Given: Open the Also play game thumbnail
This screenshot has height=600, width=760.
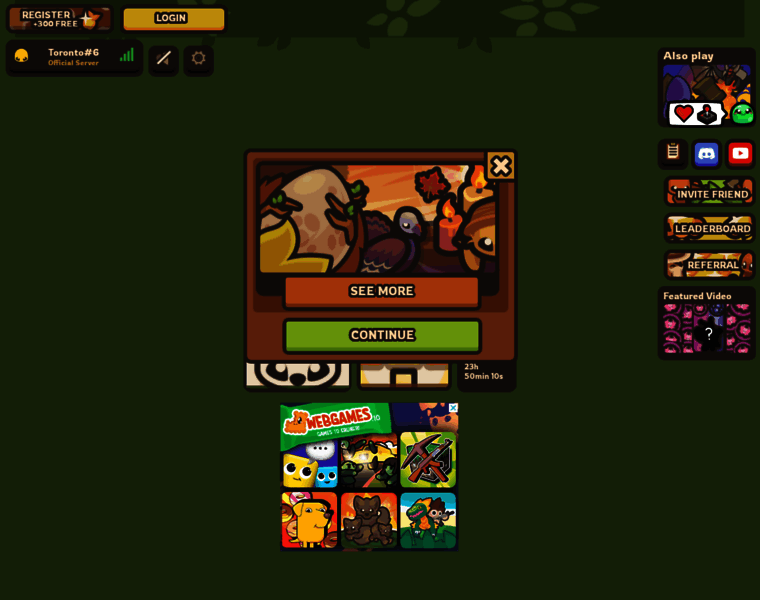Looking at the screenshot, I should click(707, 95).
